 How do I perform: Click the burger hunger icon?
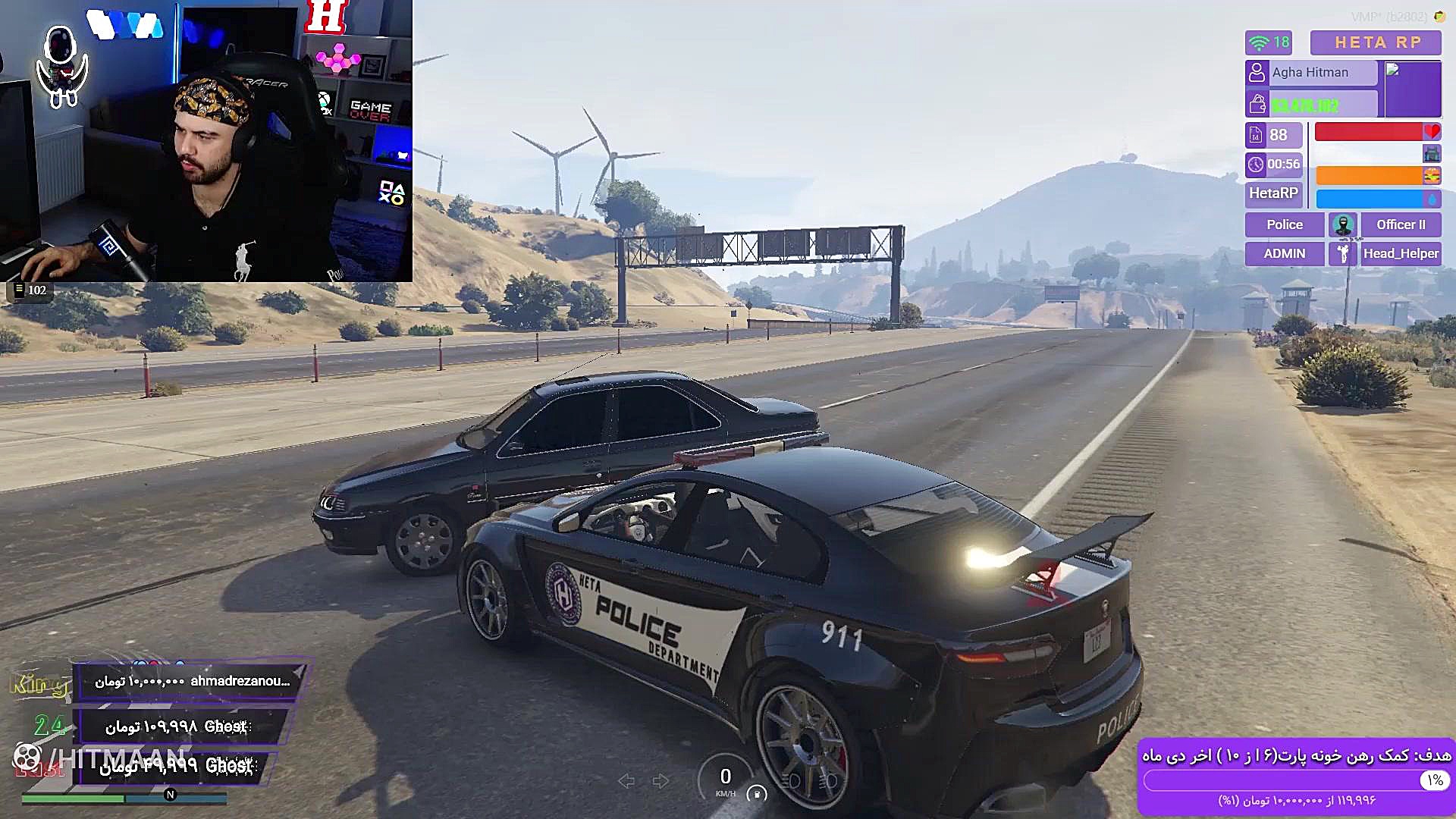[x=1432, y=176]
